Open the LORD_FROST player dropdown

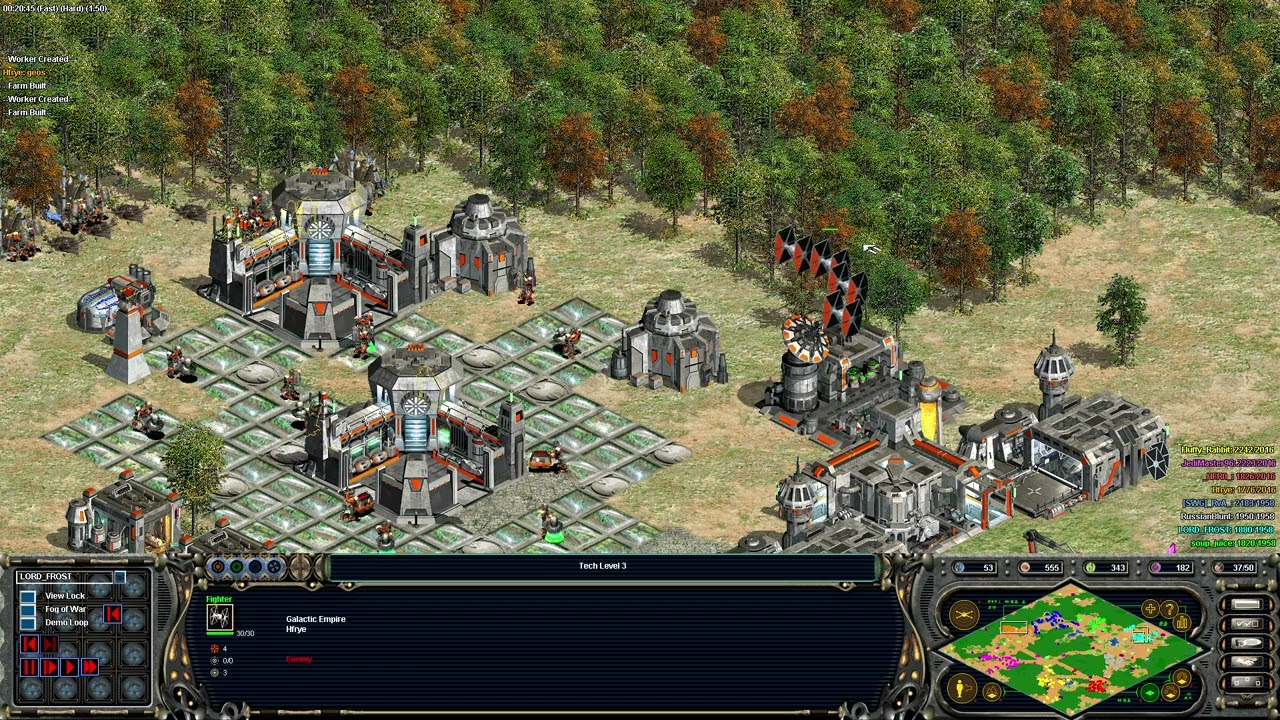pos(120,577)
